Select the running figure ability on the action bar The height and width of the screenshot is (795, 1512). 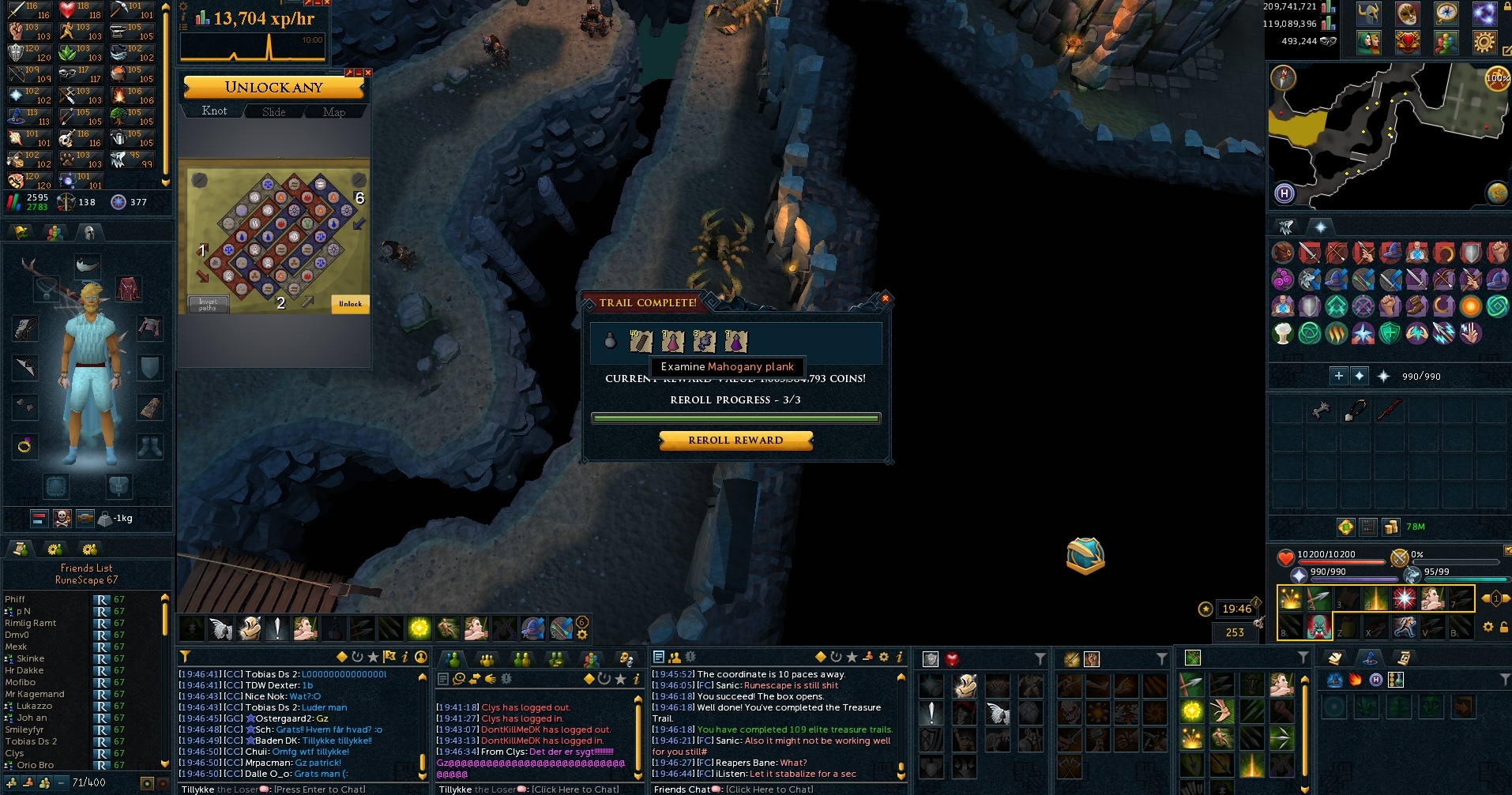coord(1405,628)
